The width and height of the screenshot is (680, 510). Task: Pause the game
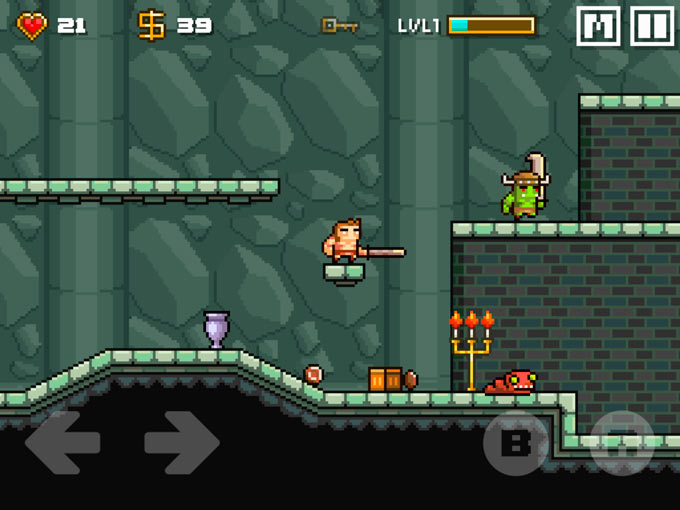(651, 26)
